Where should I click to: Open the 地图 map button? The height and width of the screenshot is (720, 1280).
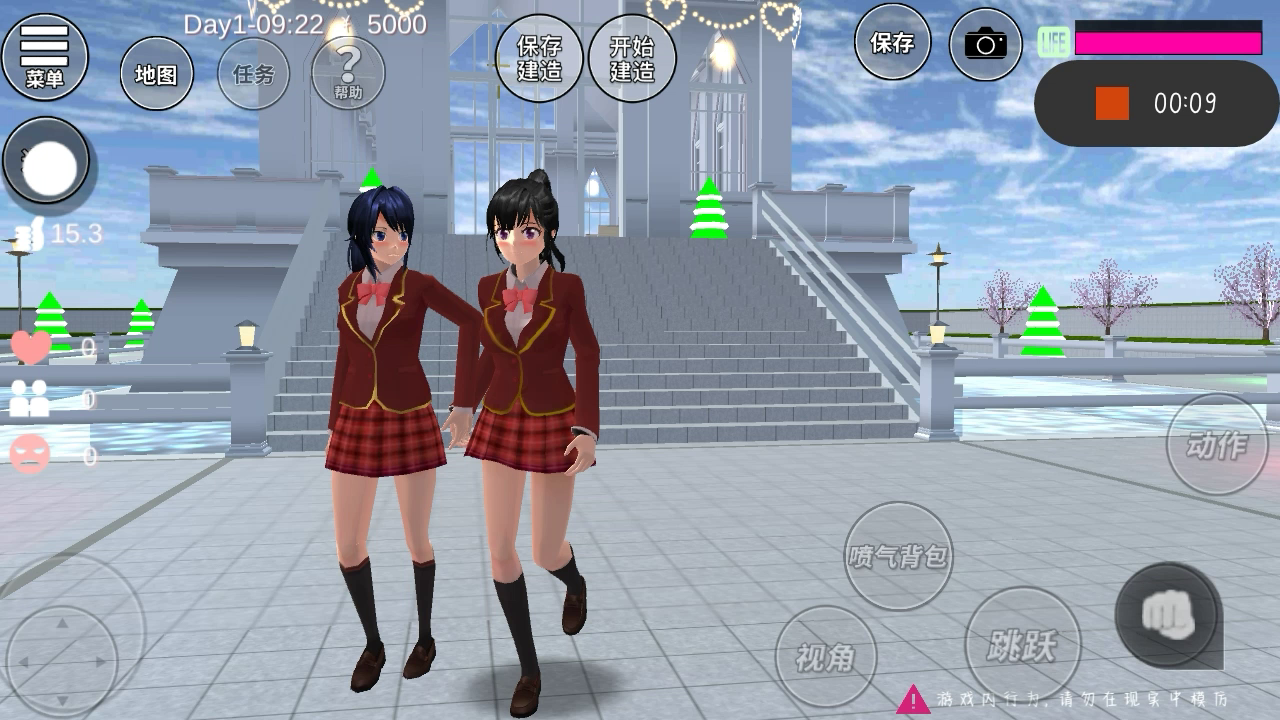tap(157, 74)
